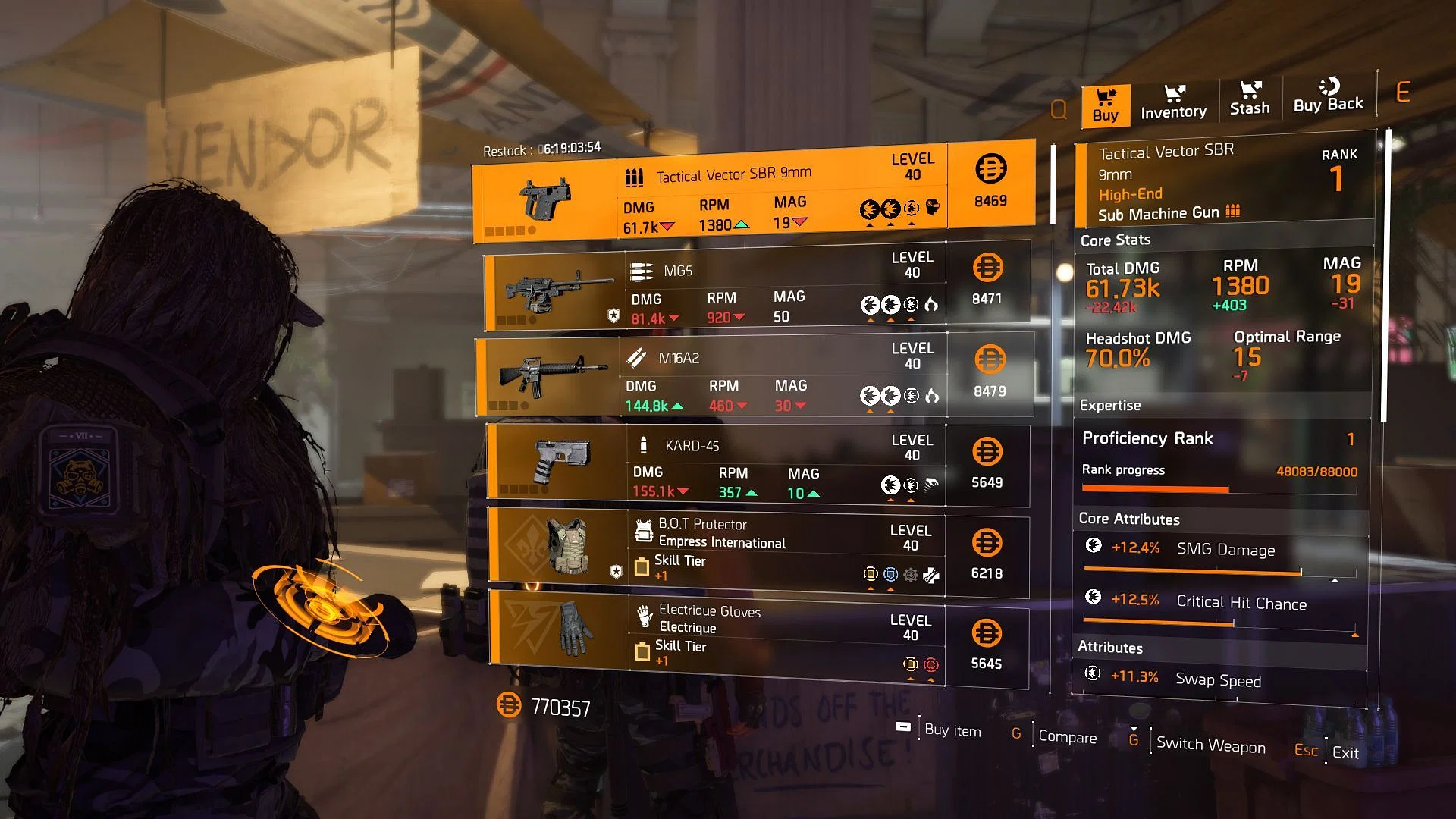
Task: Choose the Switch Weapon option
Action: click(x=1210, y=745)
